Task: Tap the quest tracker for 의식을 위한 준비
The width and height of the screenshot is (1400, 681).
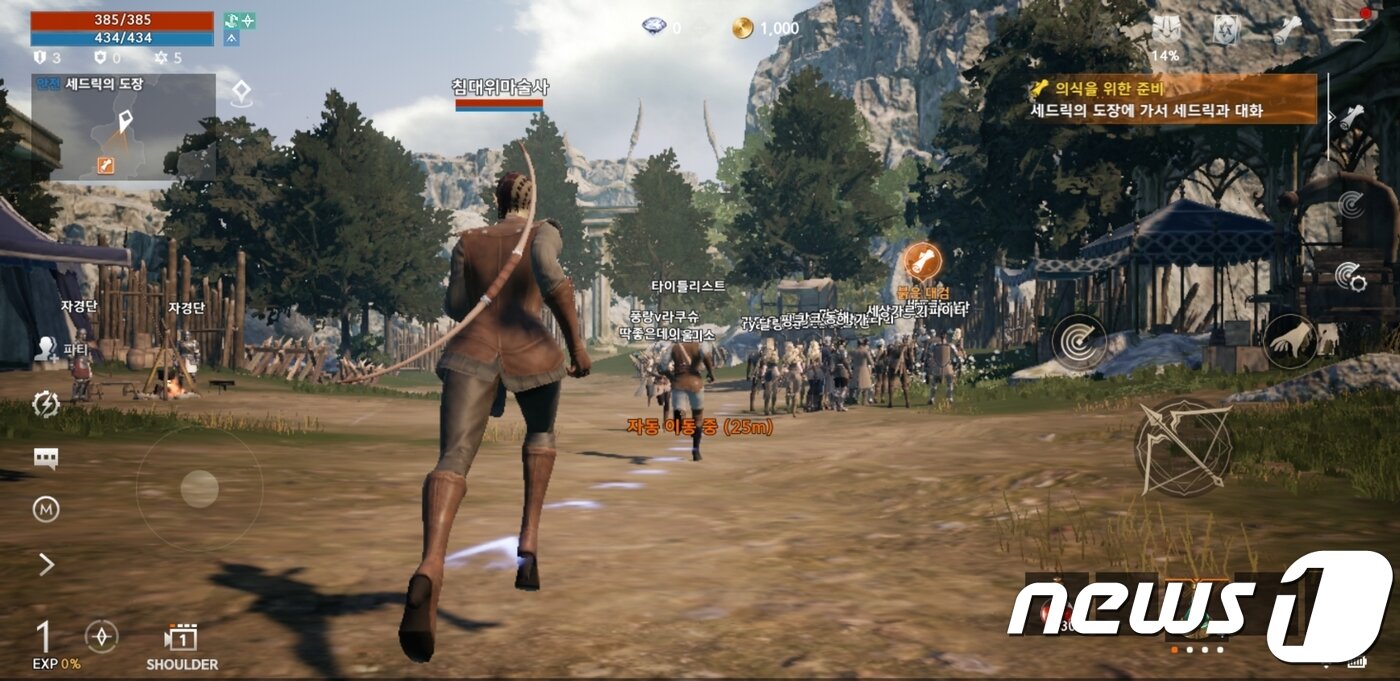Action: [x=1173, y=99]
